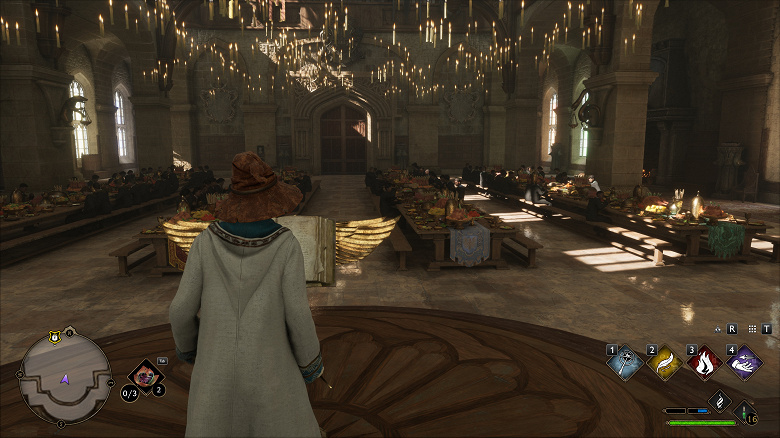Click the circular minimap

point(65,377)
